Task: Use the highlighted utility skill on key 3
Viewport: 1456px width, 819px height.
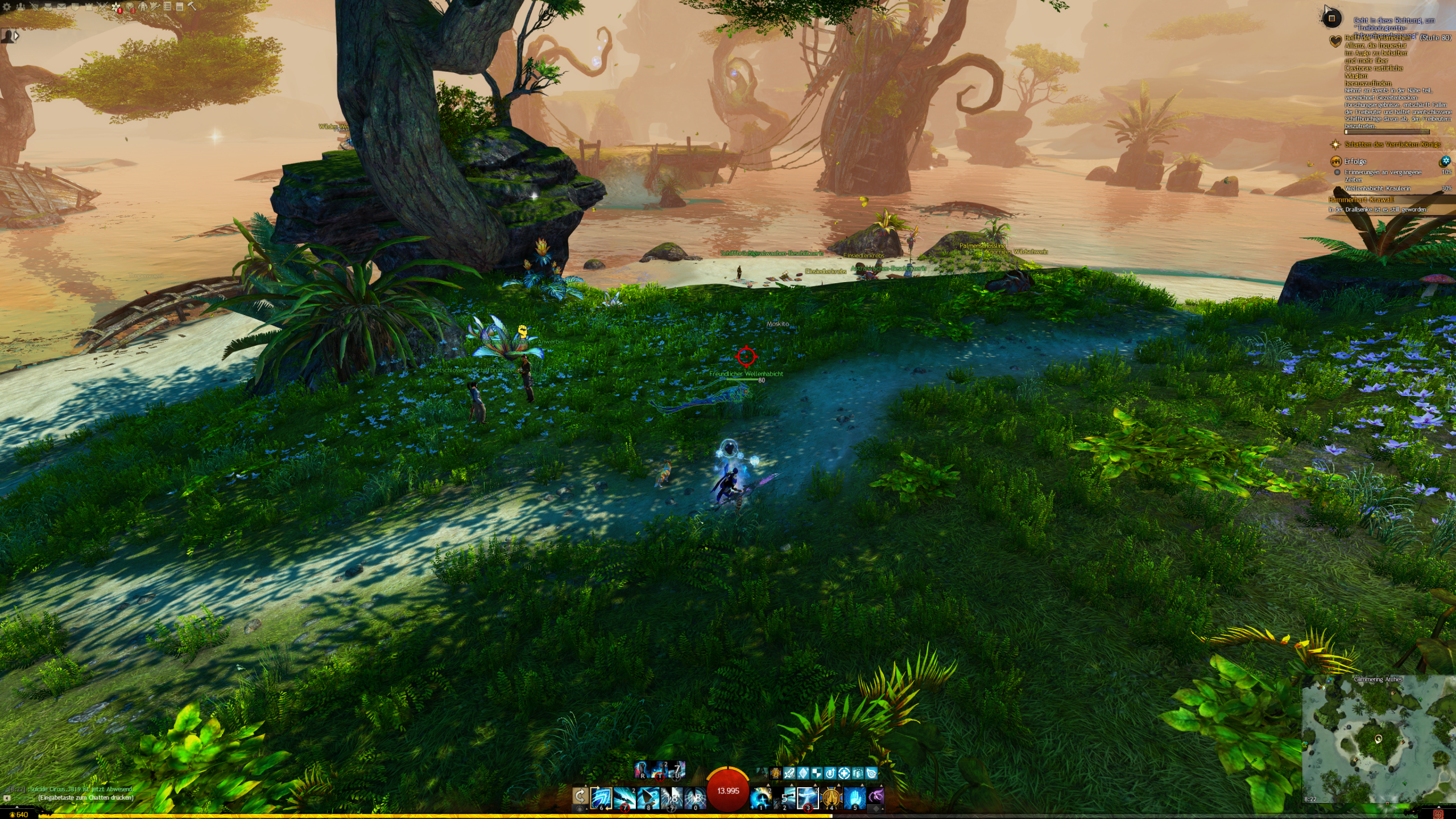Action: point(808,798)
